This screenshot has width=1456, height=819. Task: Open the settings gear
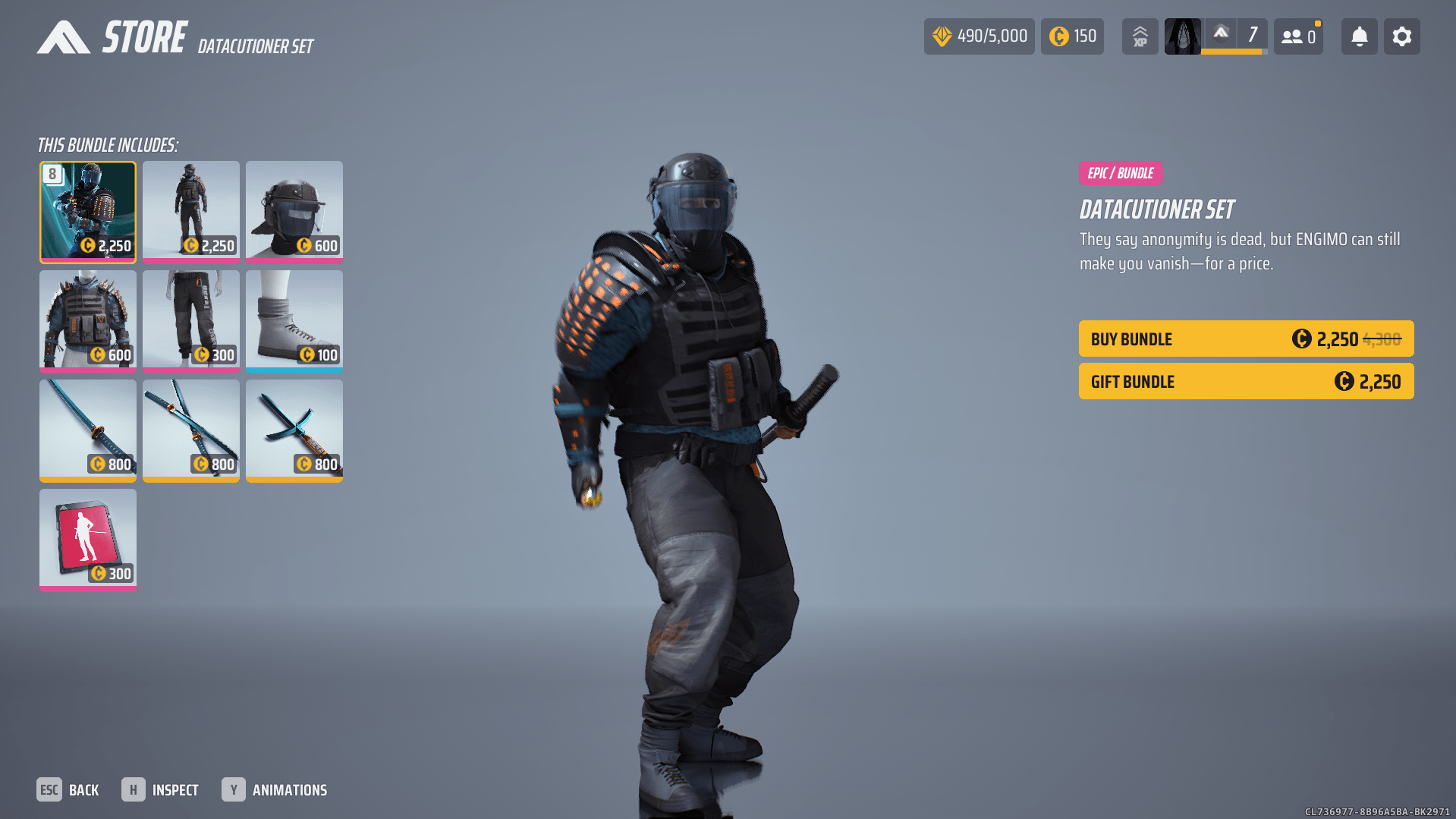[1401, 36]
